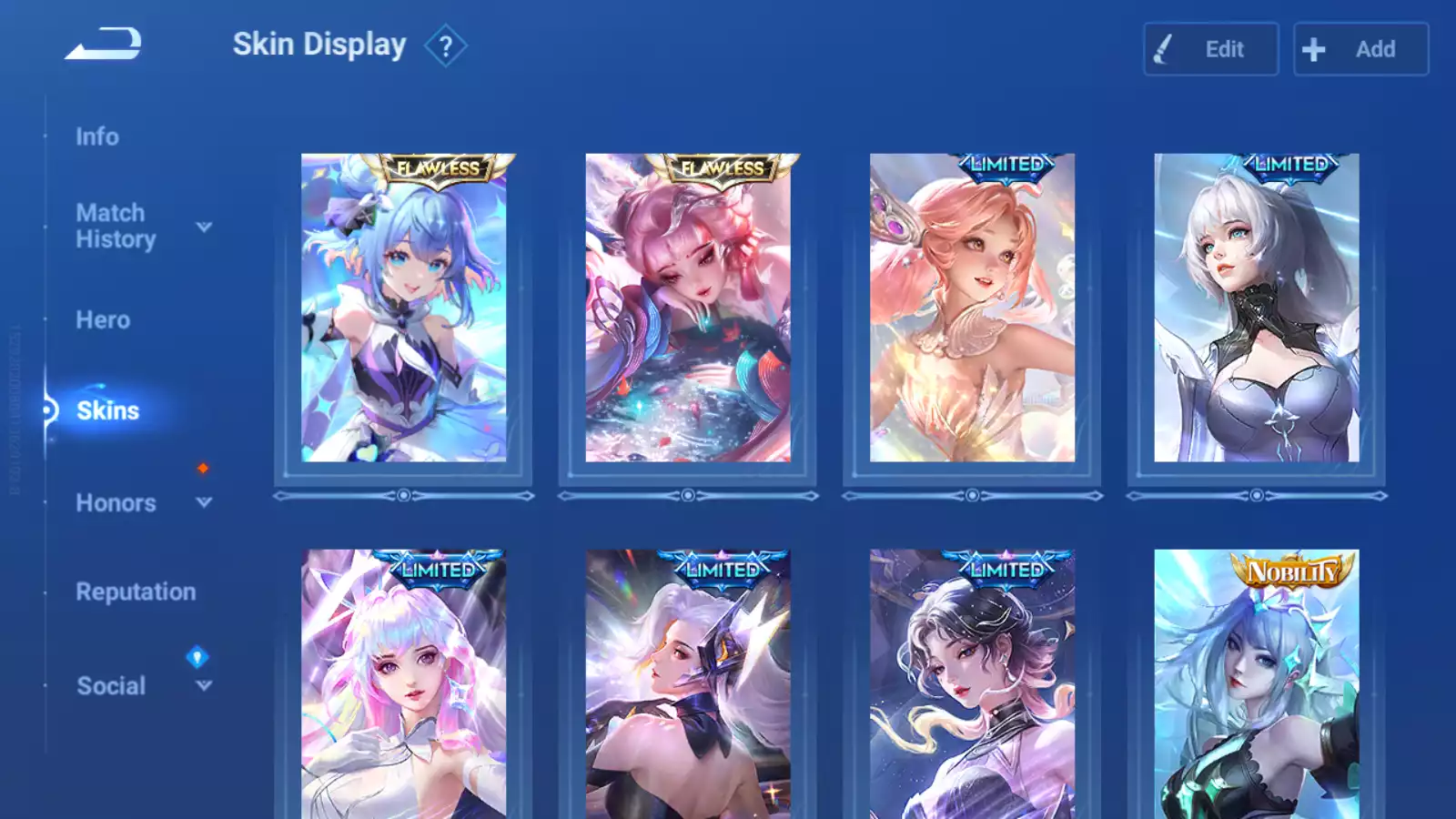Open the Match History tab
The height and width of the screenshot is (819, 1456).
pyautogui.click(x=116, y=226)
